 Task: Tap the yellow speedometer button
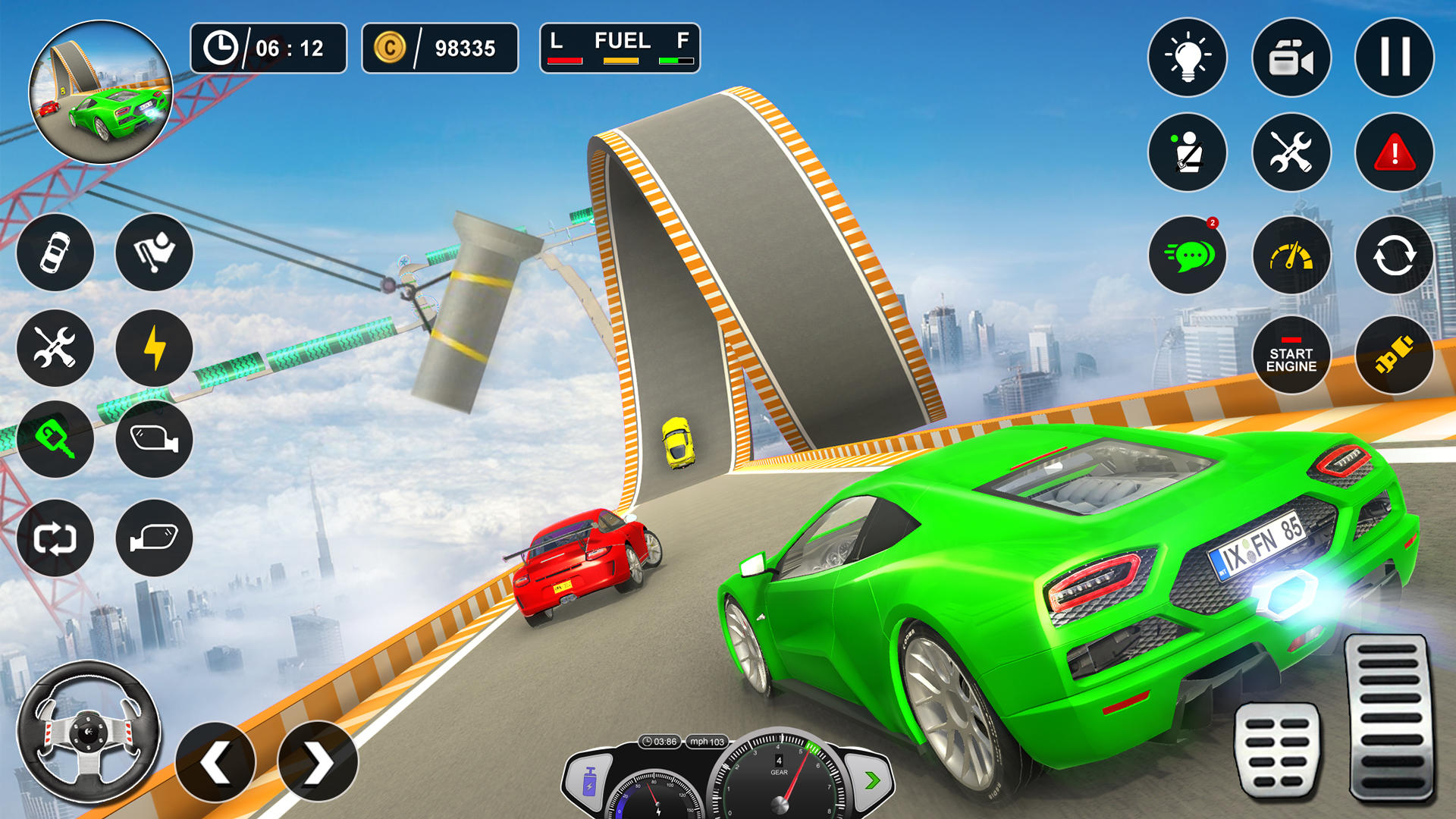(1291, 256)
